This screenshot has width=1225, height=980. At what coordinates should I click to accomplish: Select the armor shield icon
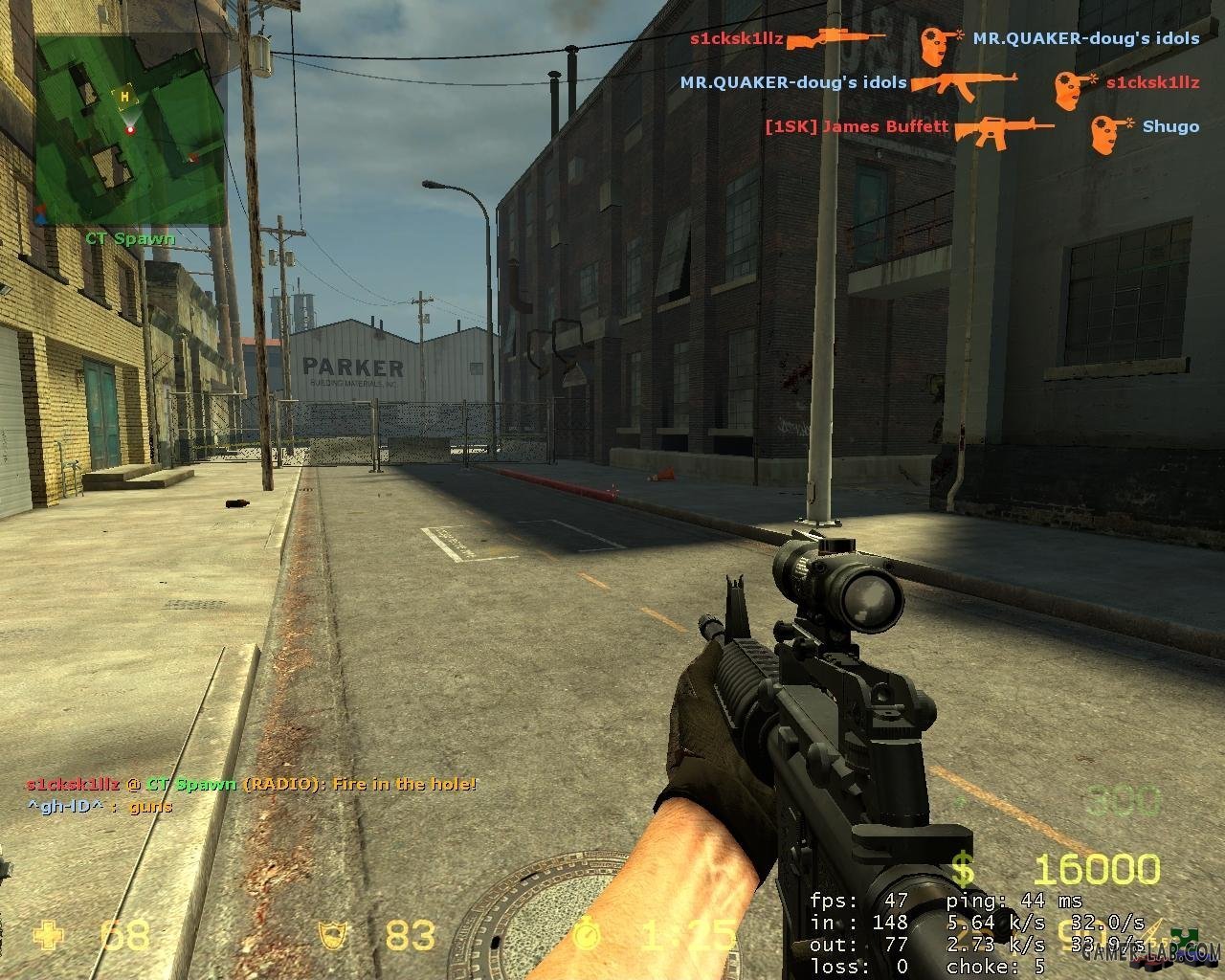[x=337, y=935]
